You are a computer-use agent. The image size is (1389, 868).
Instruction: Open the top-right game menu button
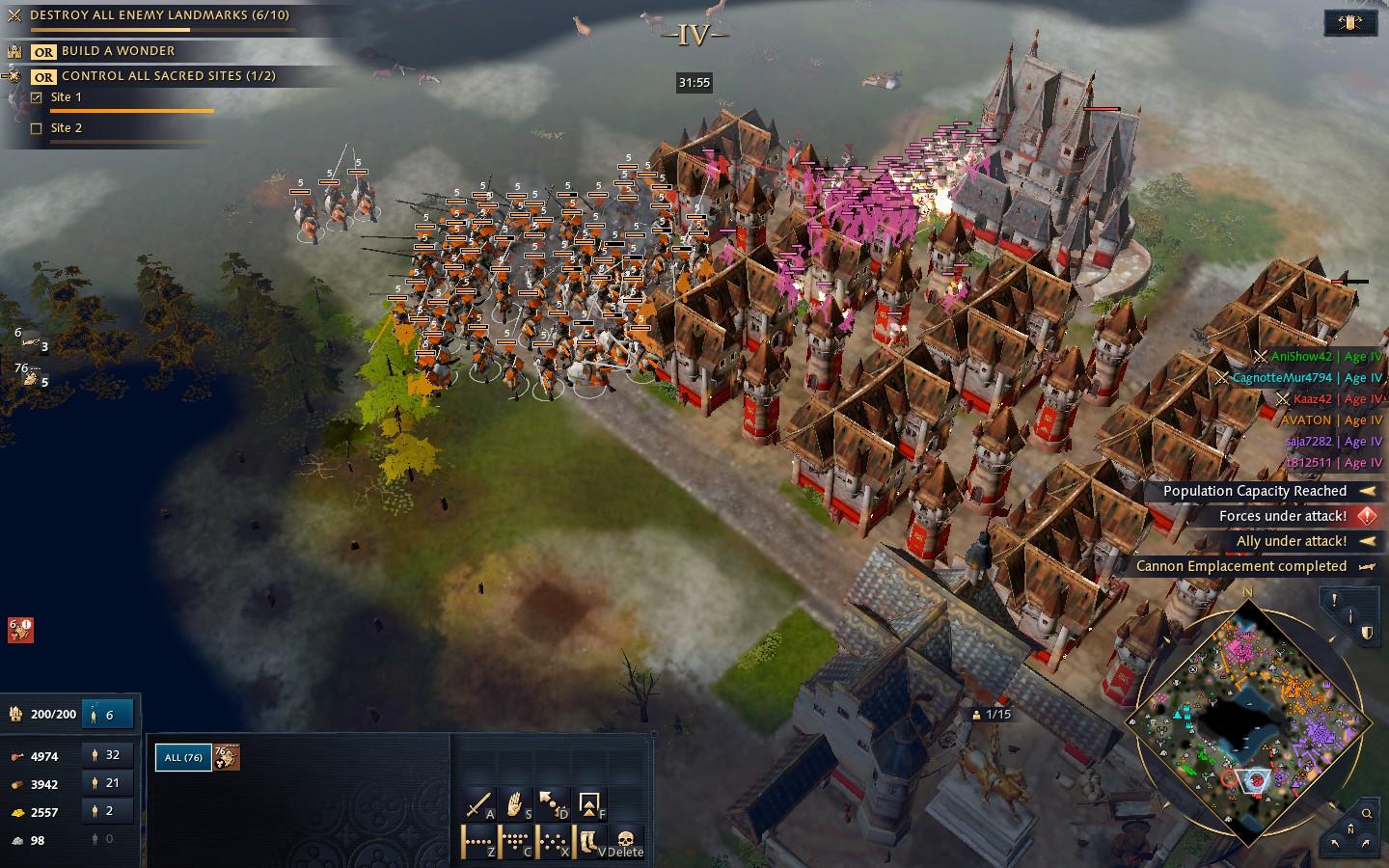tap(1350, 23)
